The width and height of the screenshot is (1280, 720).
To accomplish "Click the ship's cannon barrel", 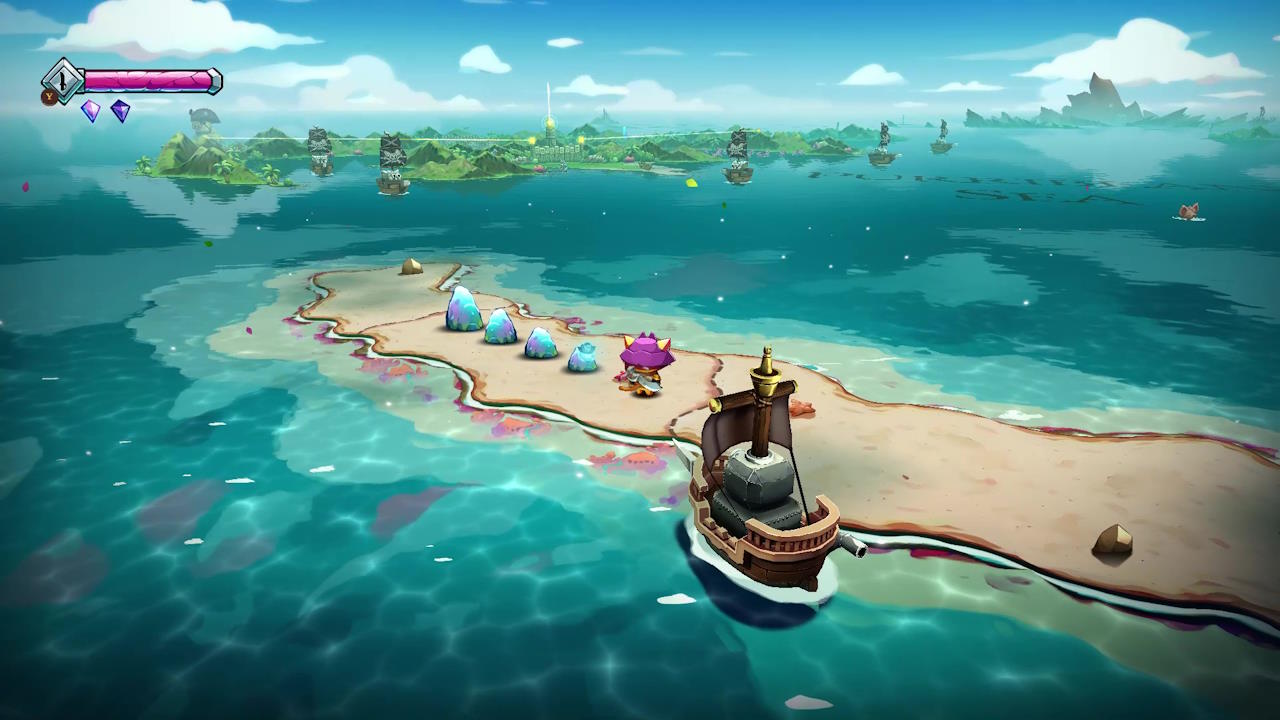I will click(852, 546).
